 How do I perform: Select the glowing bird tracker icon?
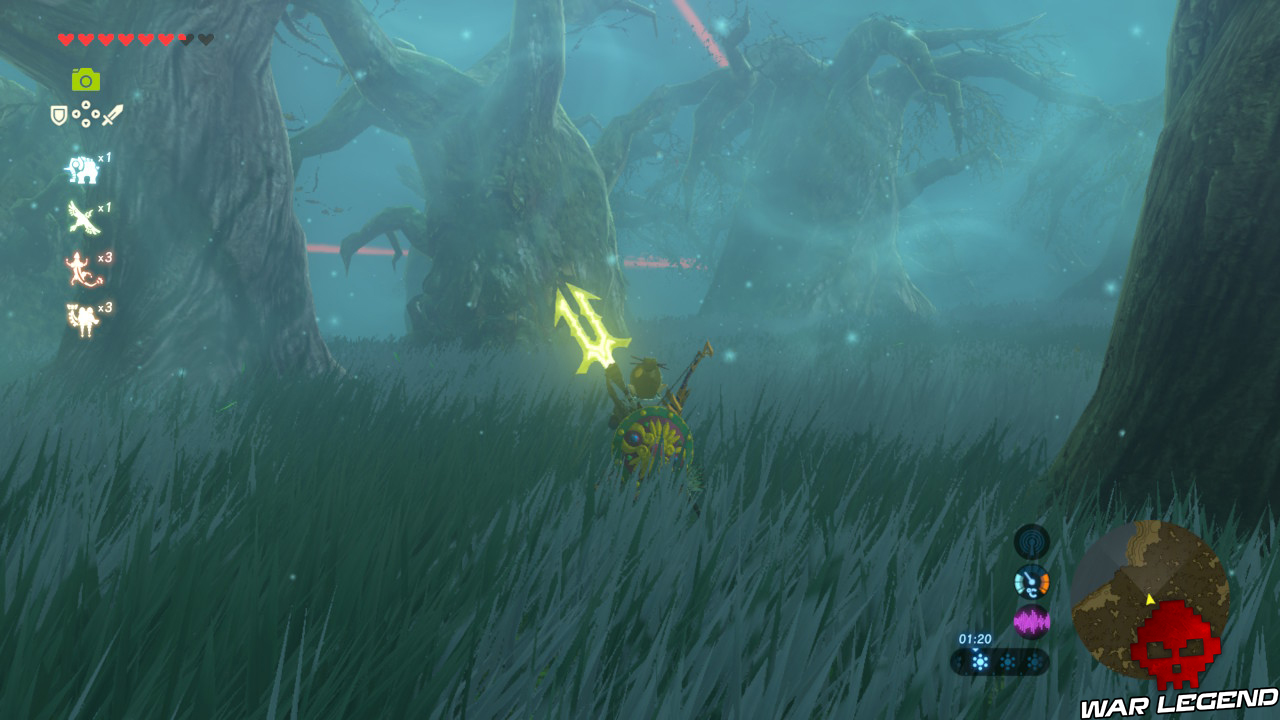pos(82,217)
